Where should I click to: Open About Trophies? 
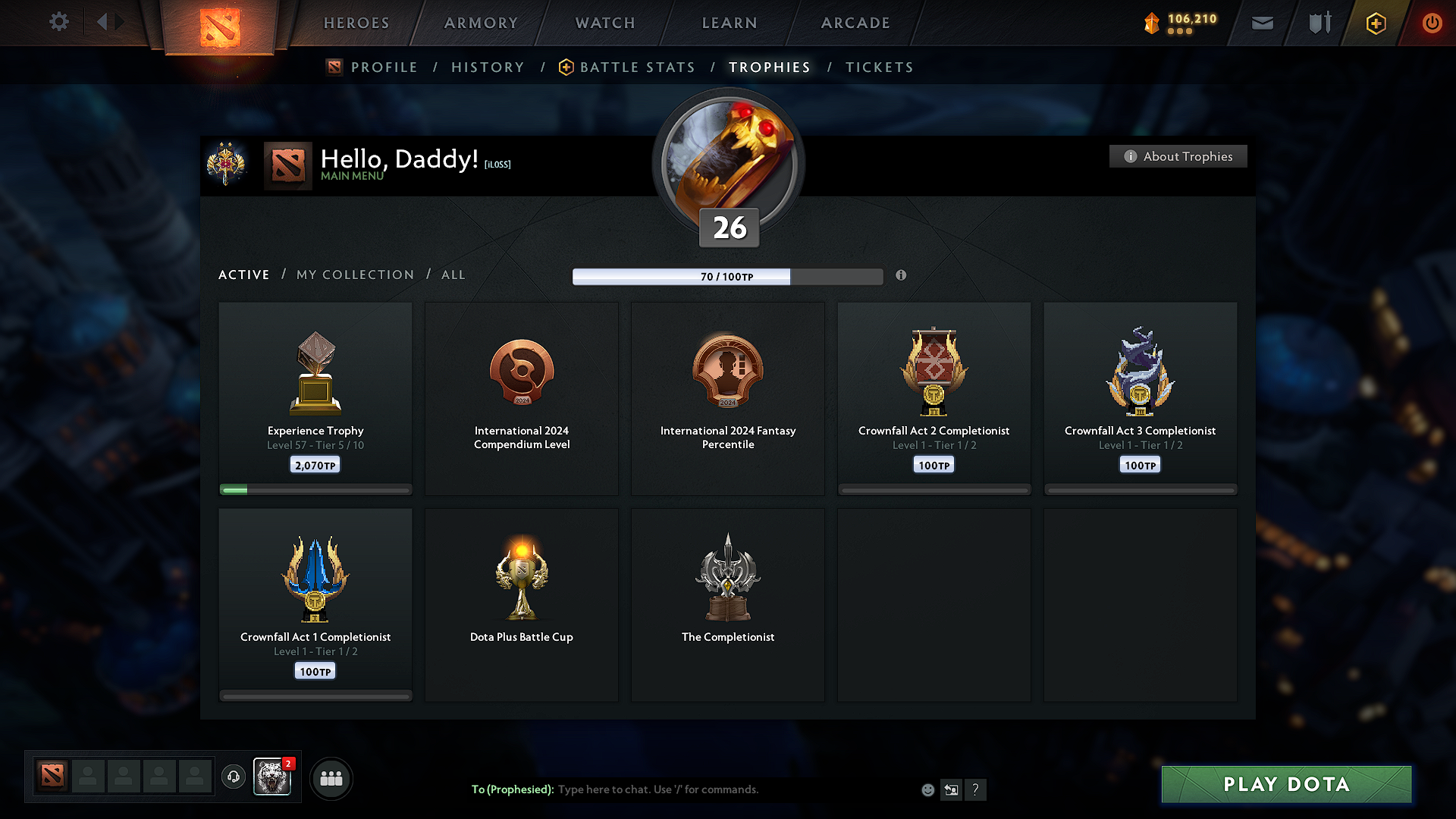click(x=1178, y=156)
